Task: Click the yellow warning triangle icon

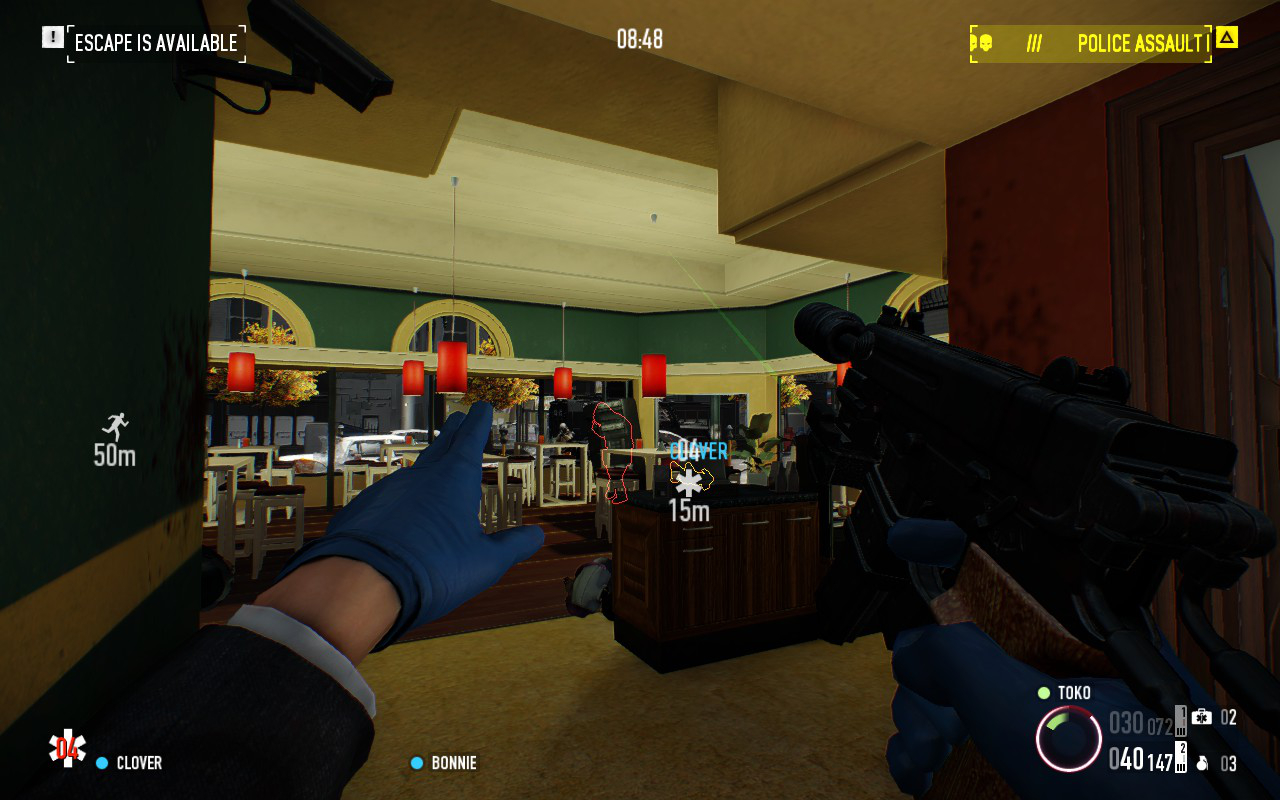Action: 1227,38
